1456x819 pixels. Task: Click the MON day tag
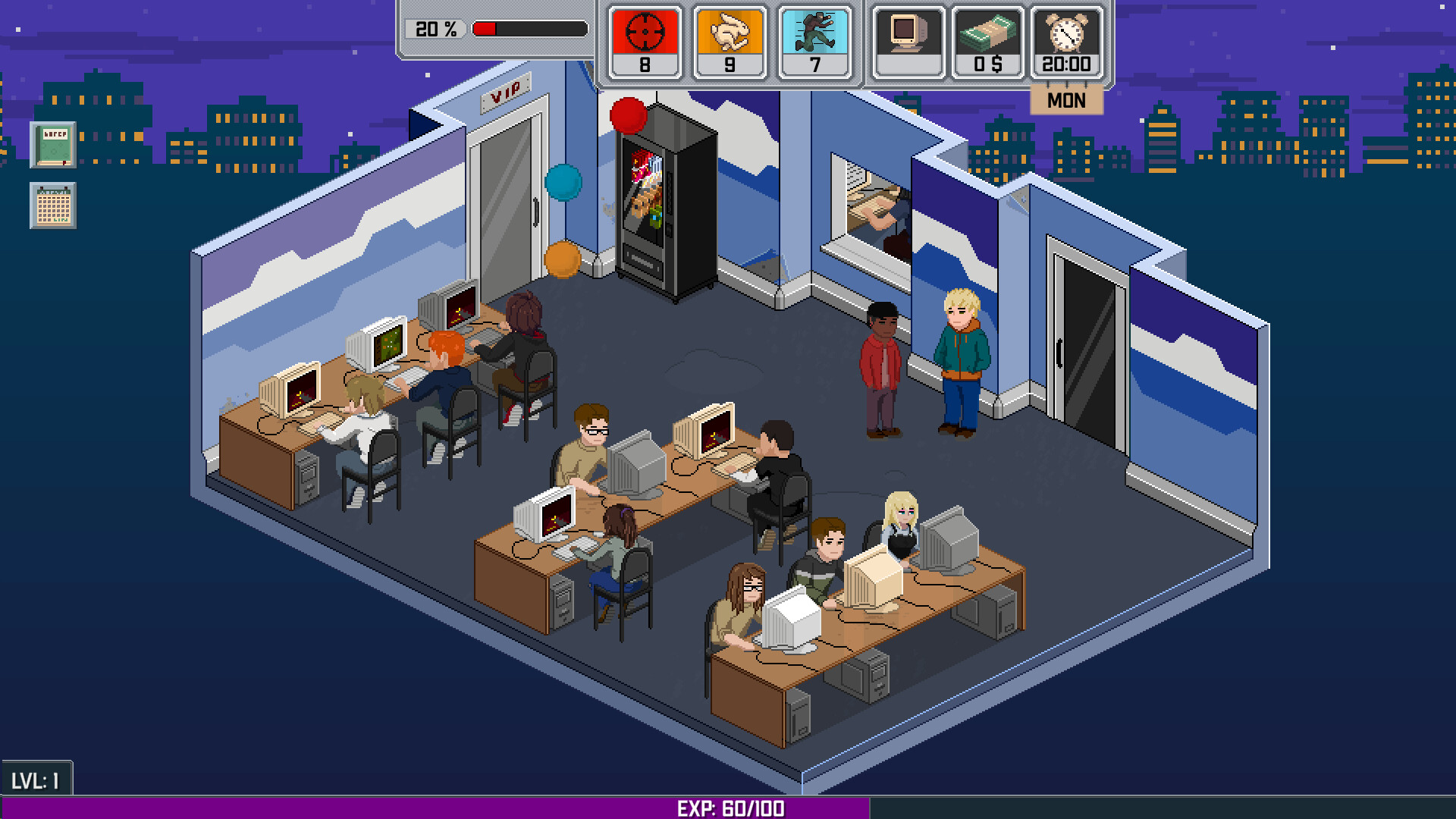pyautogui.click(x=1065, y=99)
